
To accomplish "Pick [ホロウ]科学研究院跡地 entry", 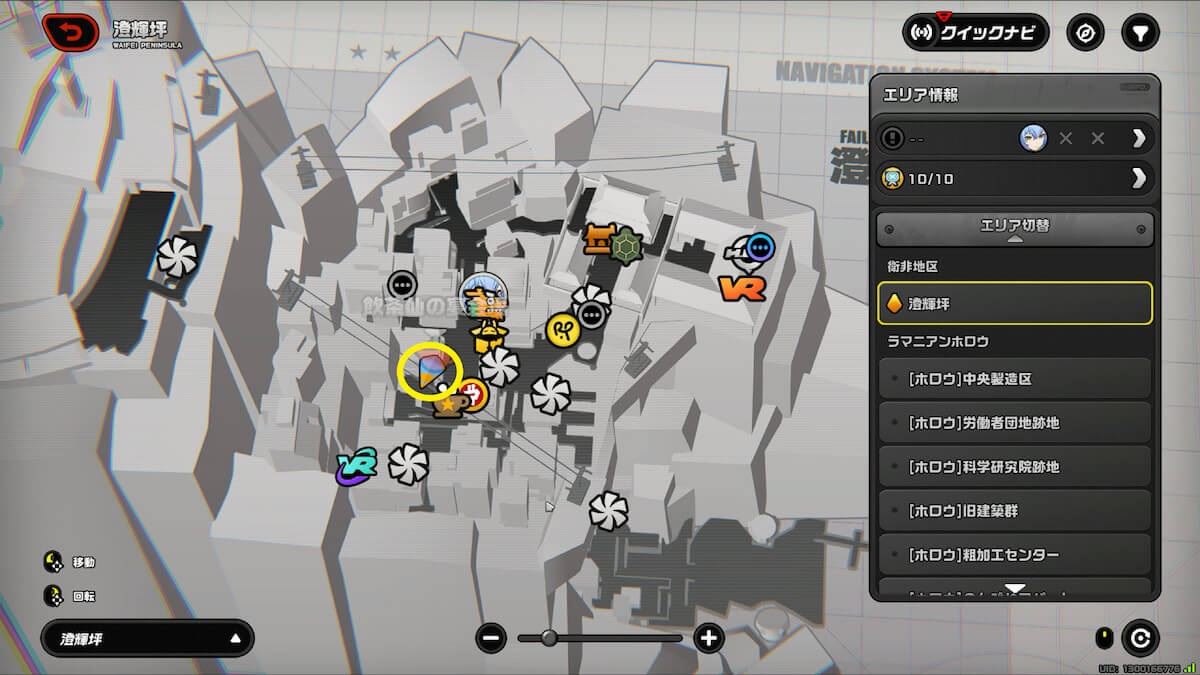I will point(1015,467).
